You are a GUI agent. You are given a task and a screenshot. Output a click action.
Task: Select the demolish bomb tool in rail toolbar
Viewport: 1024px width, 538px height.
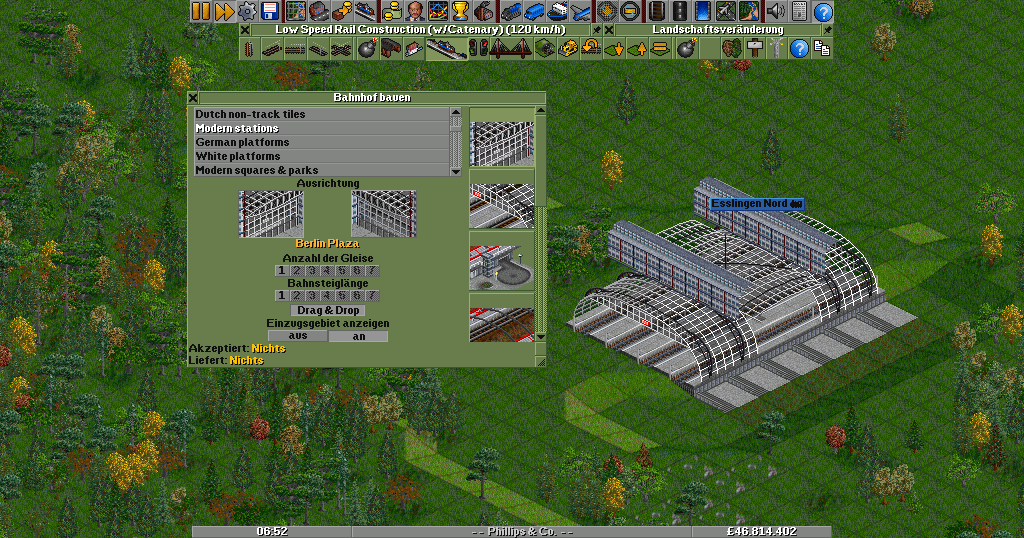(367, 48)
